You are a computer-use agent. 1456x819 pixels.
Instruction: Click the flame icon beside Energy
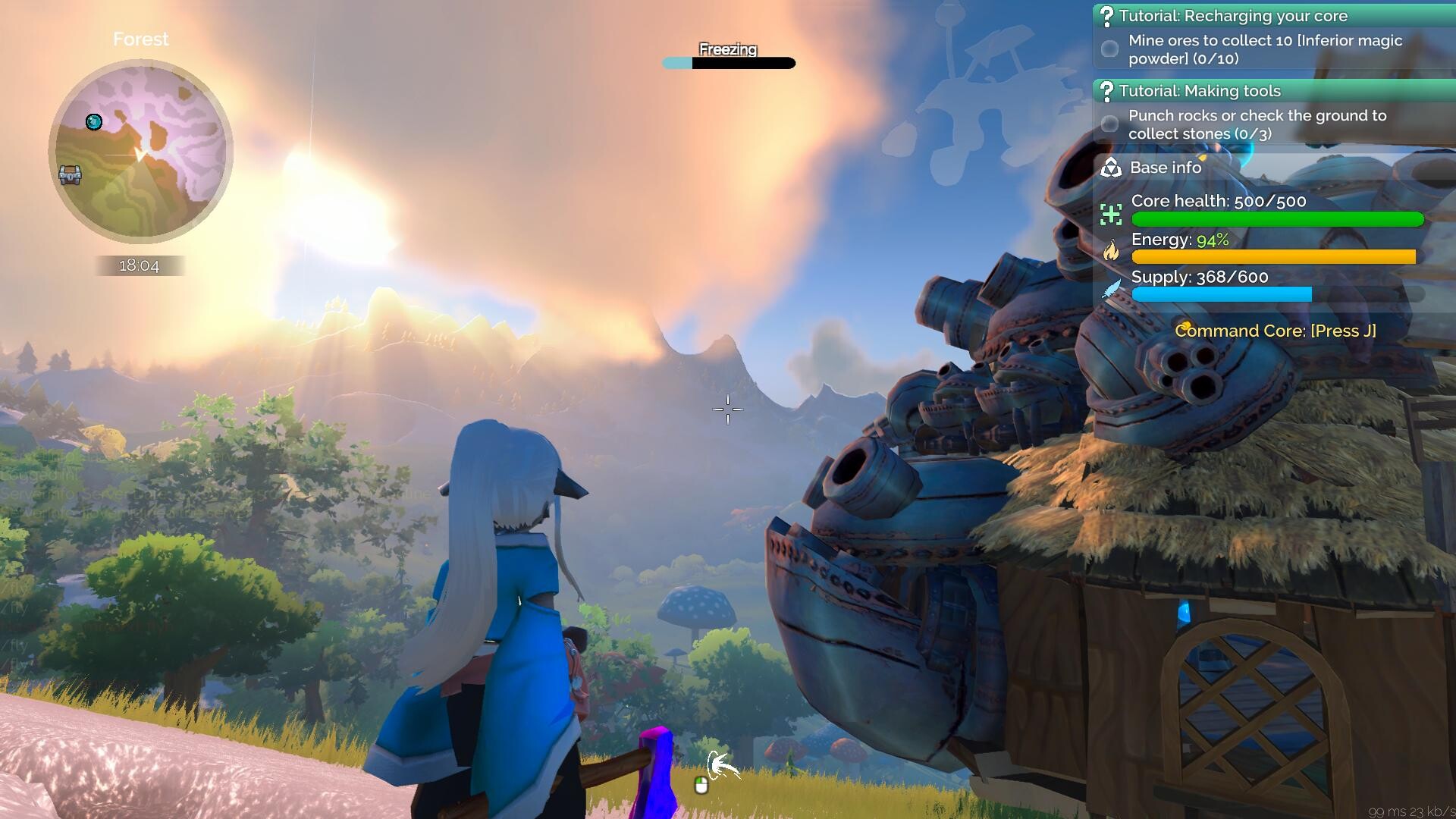pyautogui.click(x=1110, y=253)
